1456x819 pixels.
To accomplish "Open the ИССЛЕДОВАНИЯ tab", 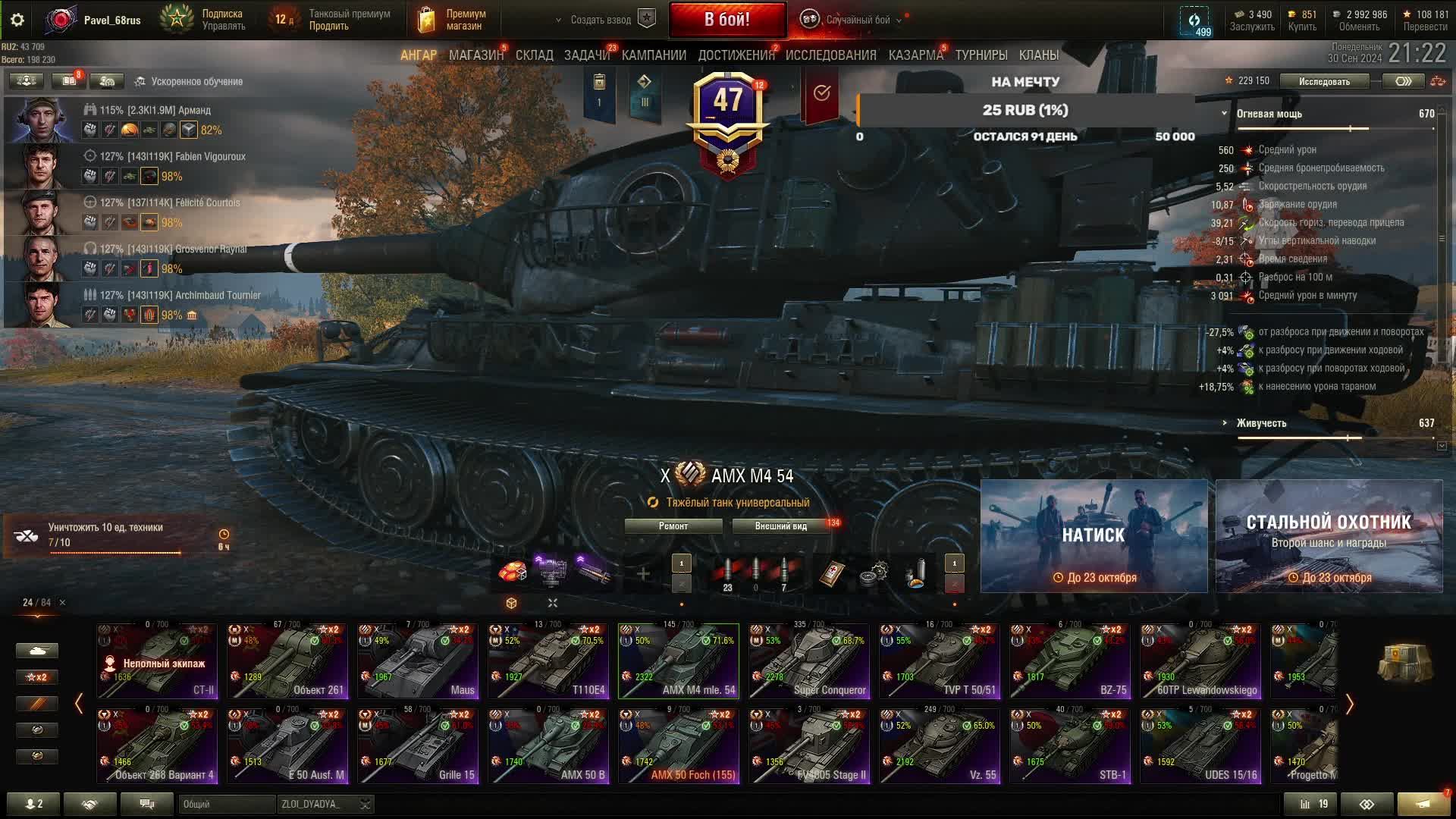I will (x=830, y=55).
